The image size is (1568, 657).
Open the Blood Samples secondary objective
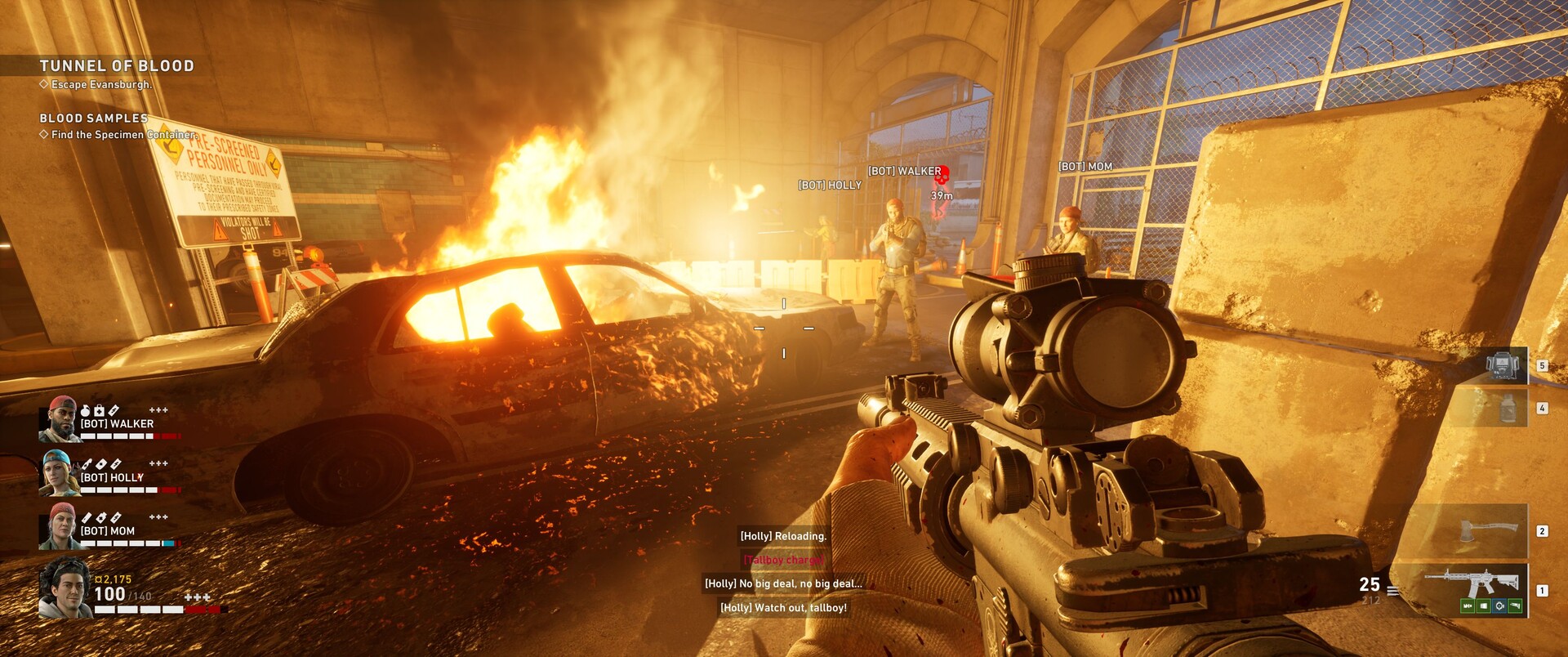[94, 118]
